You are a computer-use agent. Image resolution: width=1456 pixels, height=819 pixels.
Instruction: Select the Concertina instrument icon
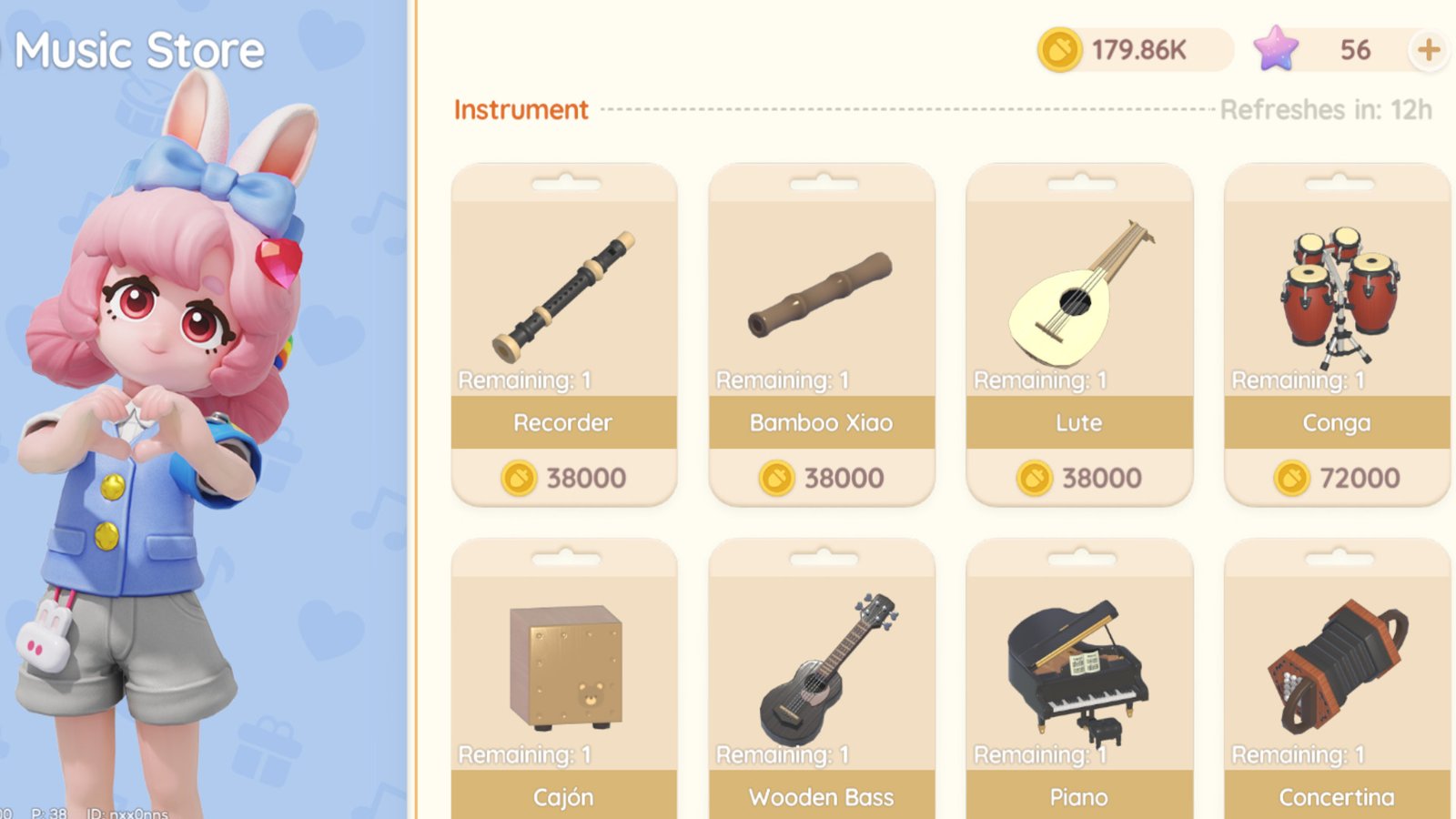click(x=1336, y=664)
